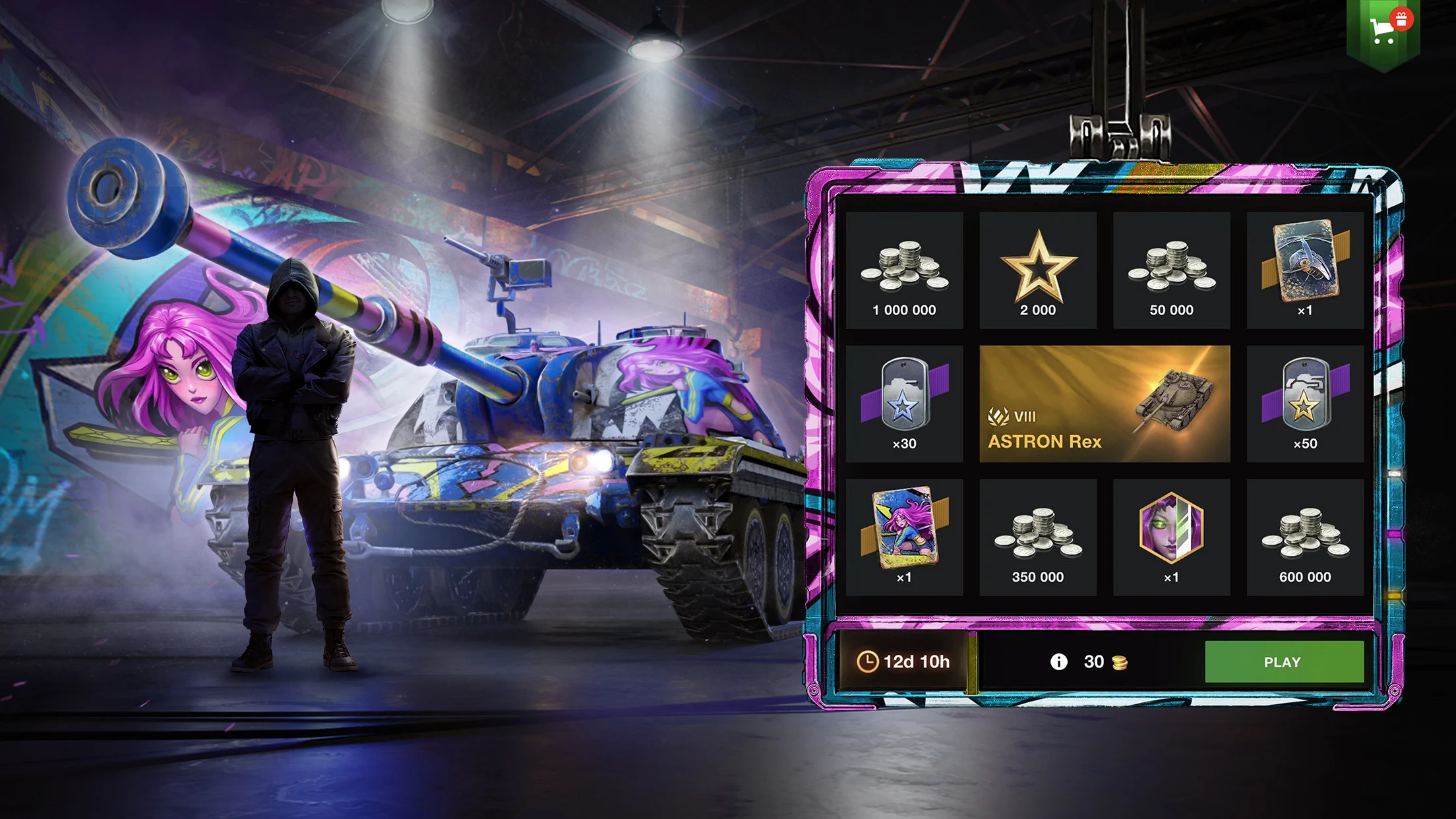Open the shop cart with gift badge
Screen dimensions: 1456x819
(1383, 30)
